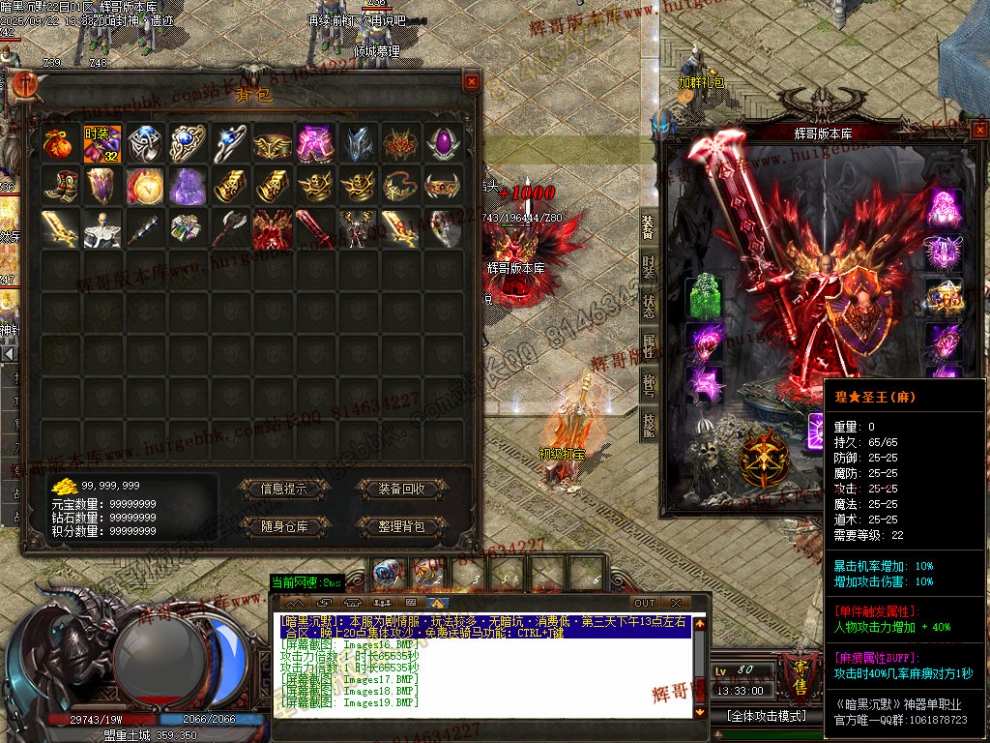Viewport: 990px width, 743px height.
Task: Select the red boots item
Action: tap(59, 186)
